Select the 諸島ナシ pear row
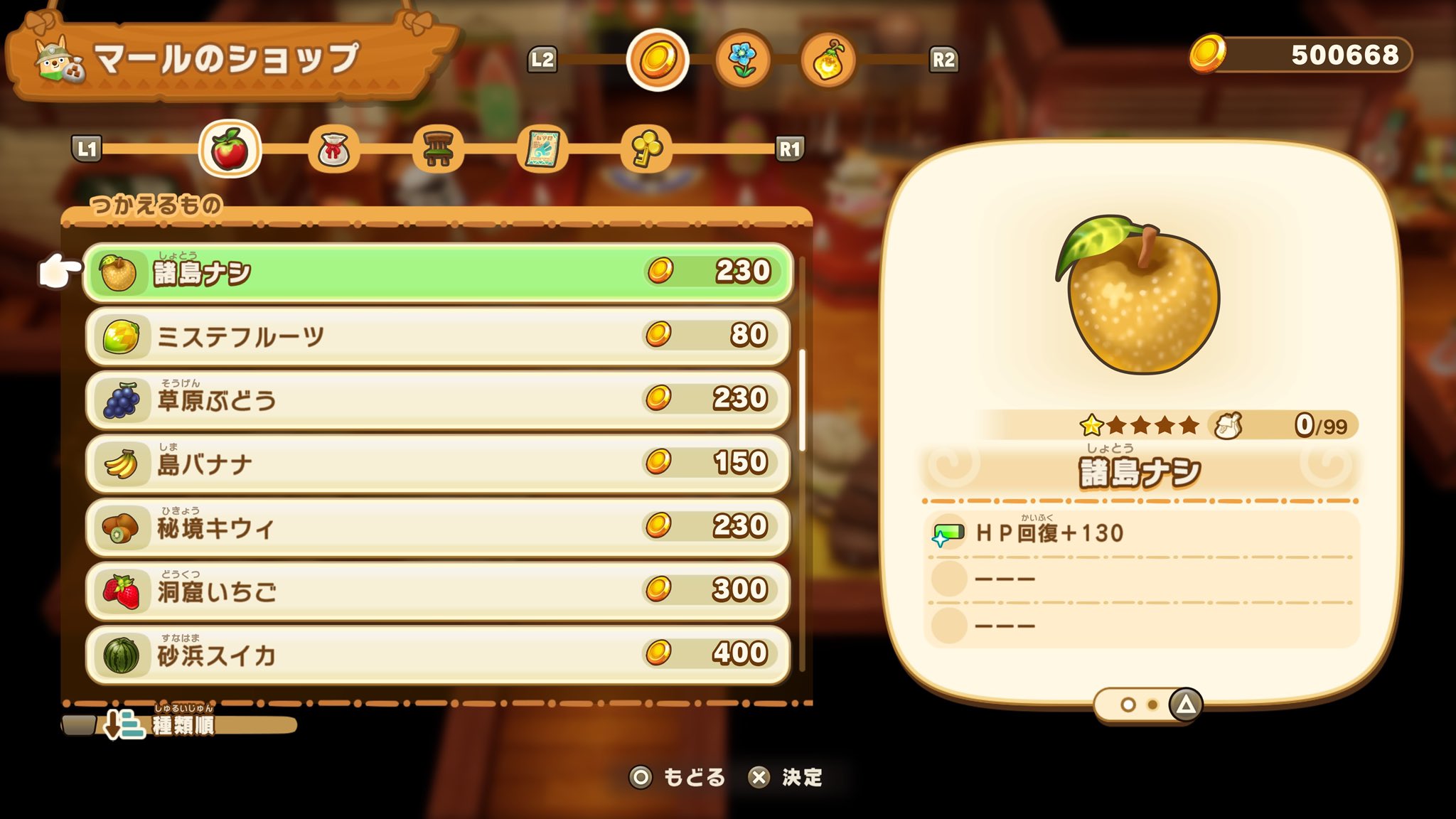Screen dimensions: 1456x819 point(437,272)
